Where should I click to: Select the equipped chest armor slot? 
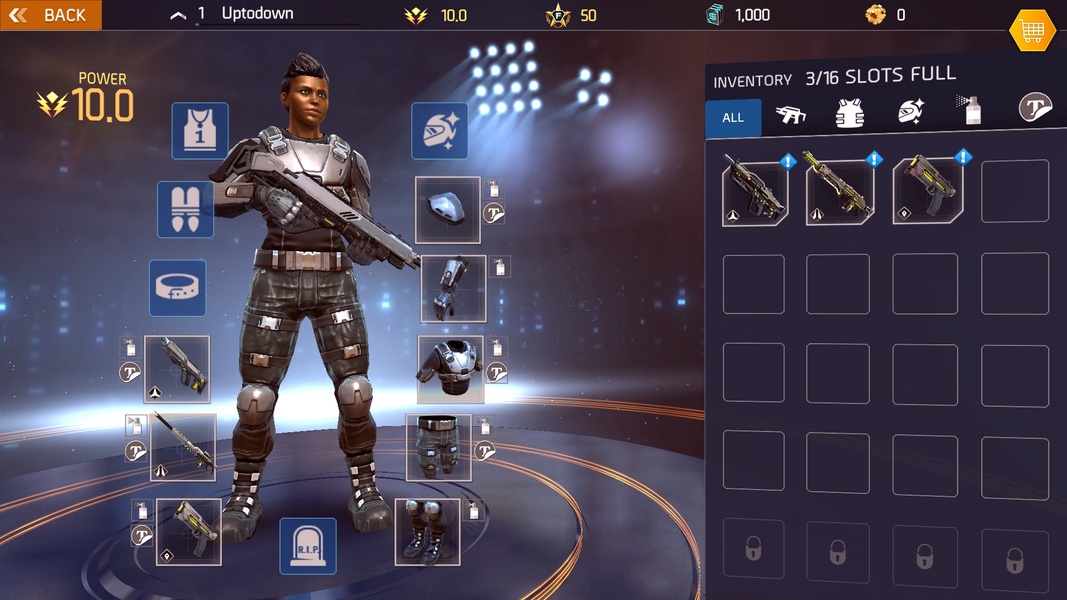coord(450,368)
